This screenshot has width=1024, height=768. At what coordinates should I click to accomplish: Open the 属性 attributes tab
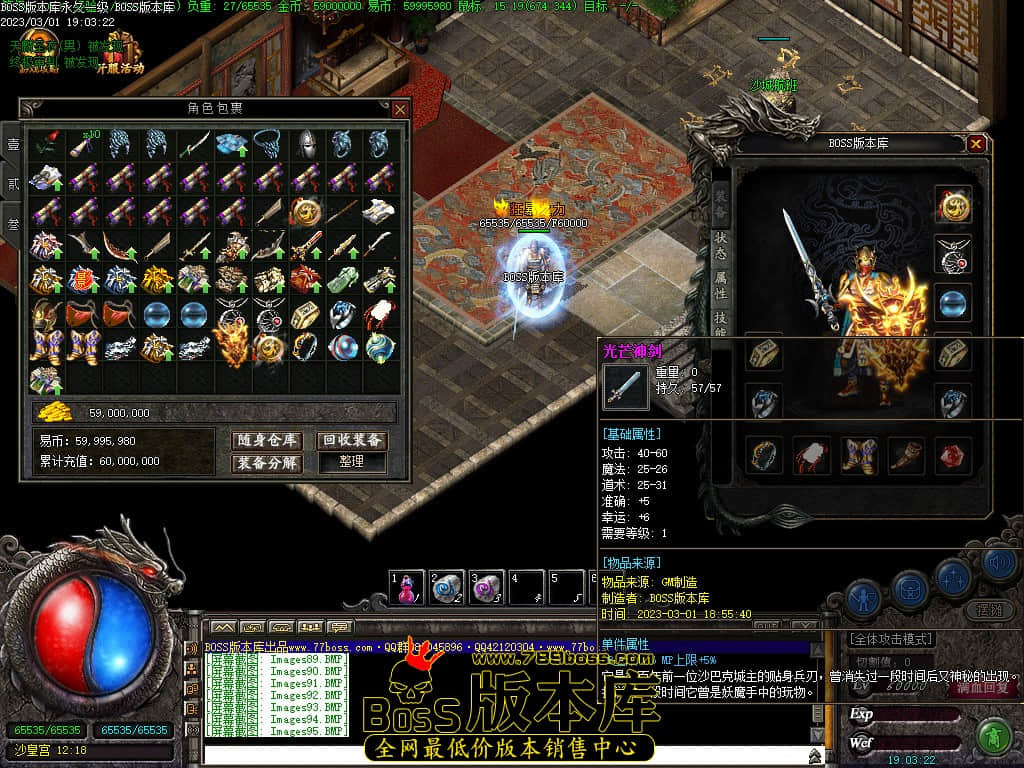[721, 291]
